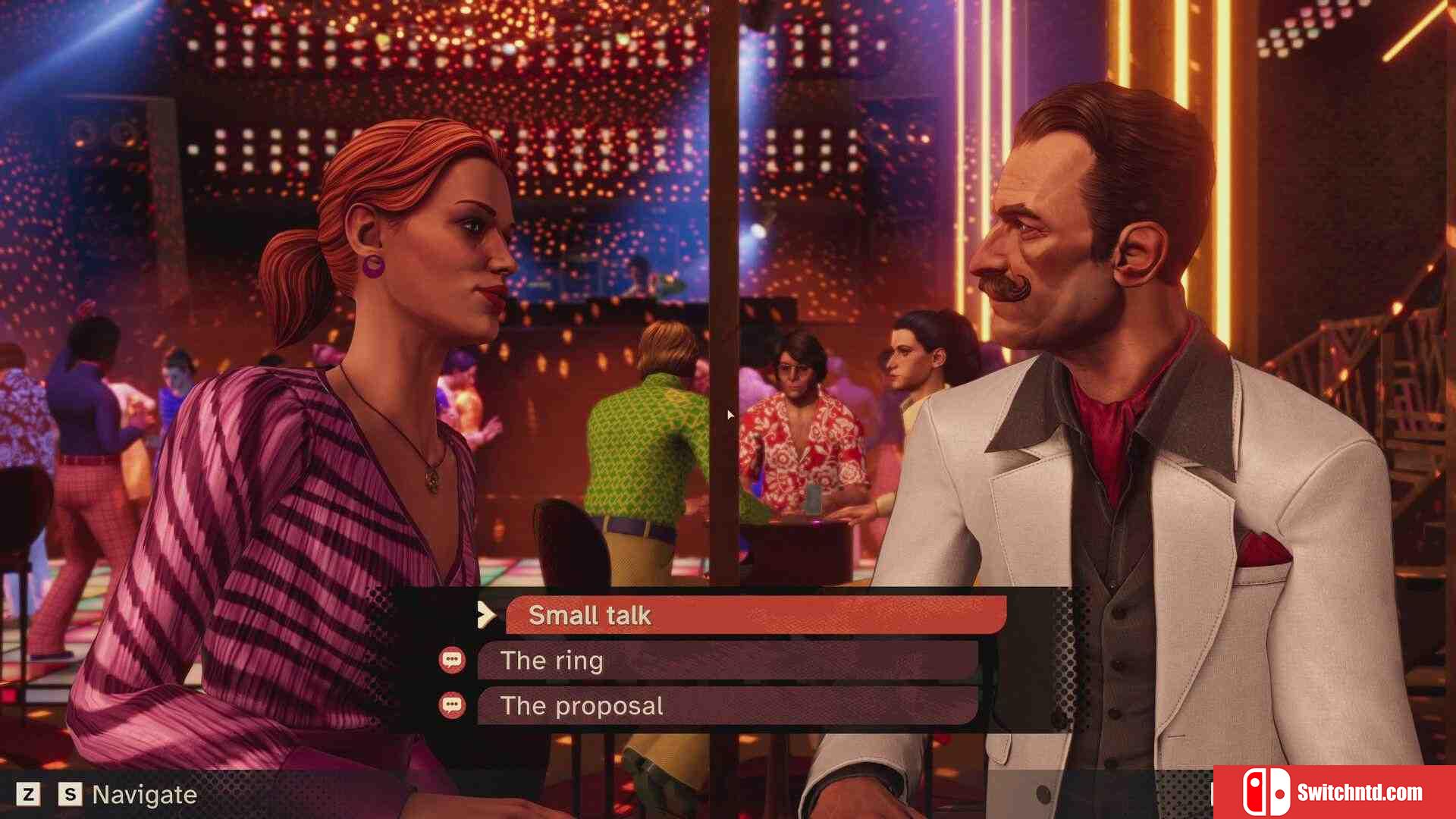Choose the "Small talk" dialogue option
The image size is (1456, 819).
tap(755, 615)
